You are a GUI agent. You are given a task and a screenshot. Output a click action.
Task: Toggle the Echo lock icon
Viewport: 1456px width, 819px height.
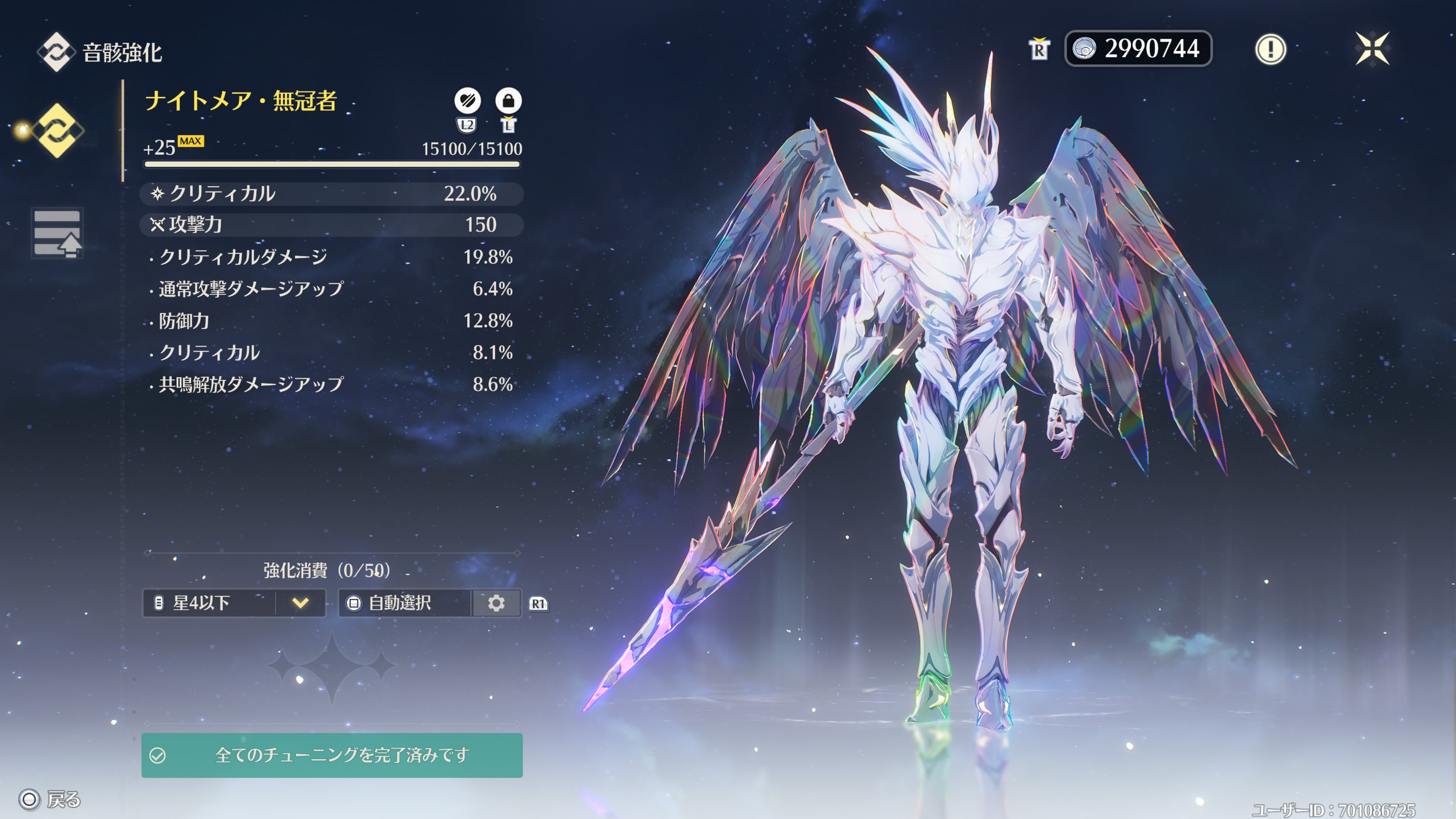tap(508, 101)
